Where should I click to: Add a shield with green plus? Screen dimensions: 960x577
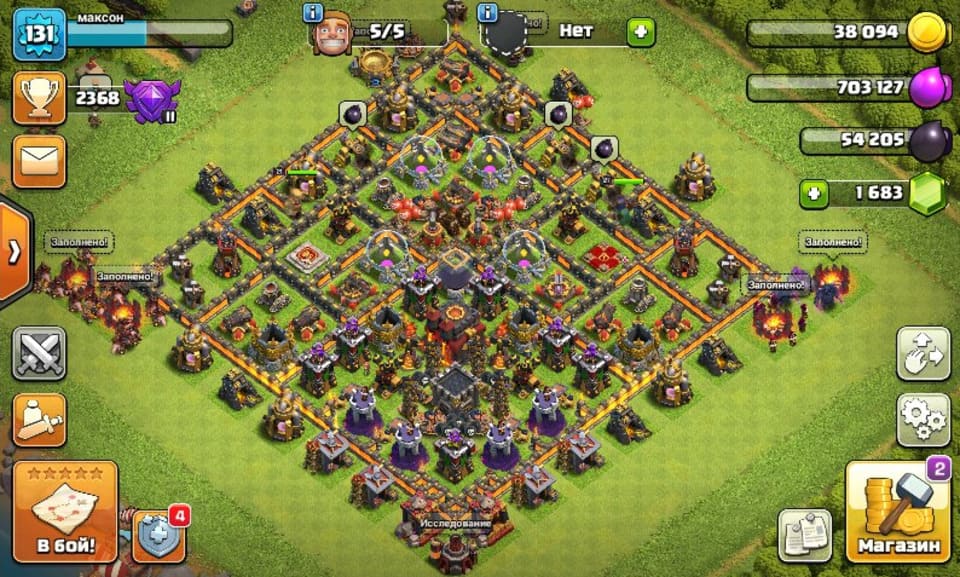640,32
